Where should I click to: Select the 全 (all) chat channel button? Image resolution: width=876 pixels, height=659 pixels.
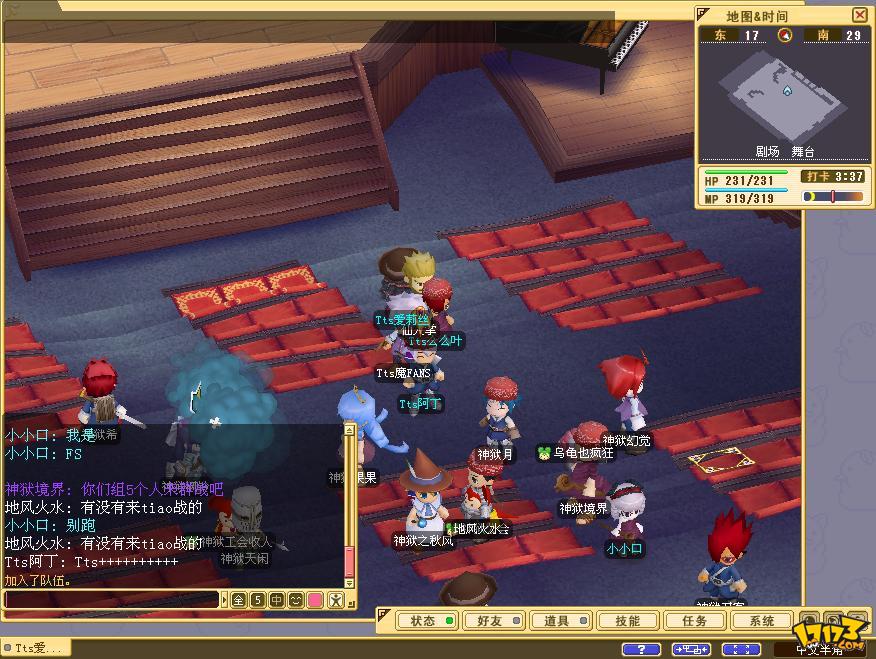coord(238,600)
